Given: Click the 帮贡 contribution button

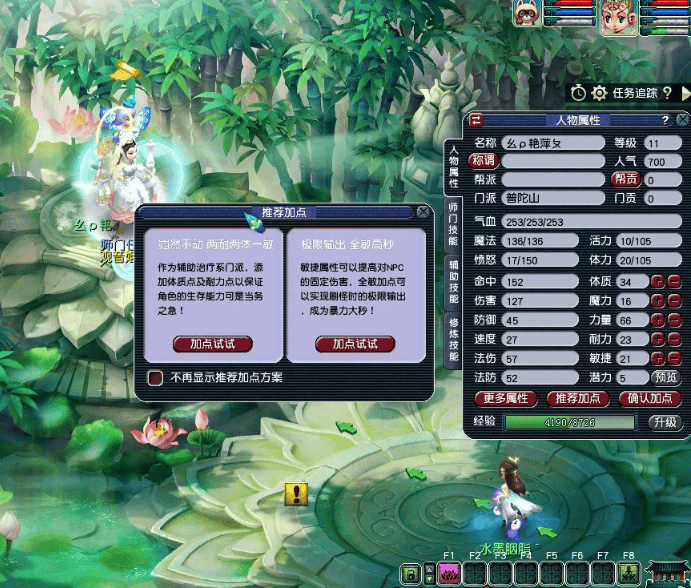Looking at the screenshot, I should [x=626, y=180].
